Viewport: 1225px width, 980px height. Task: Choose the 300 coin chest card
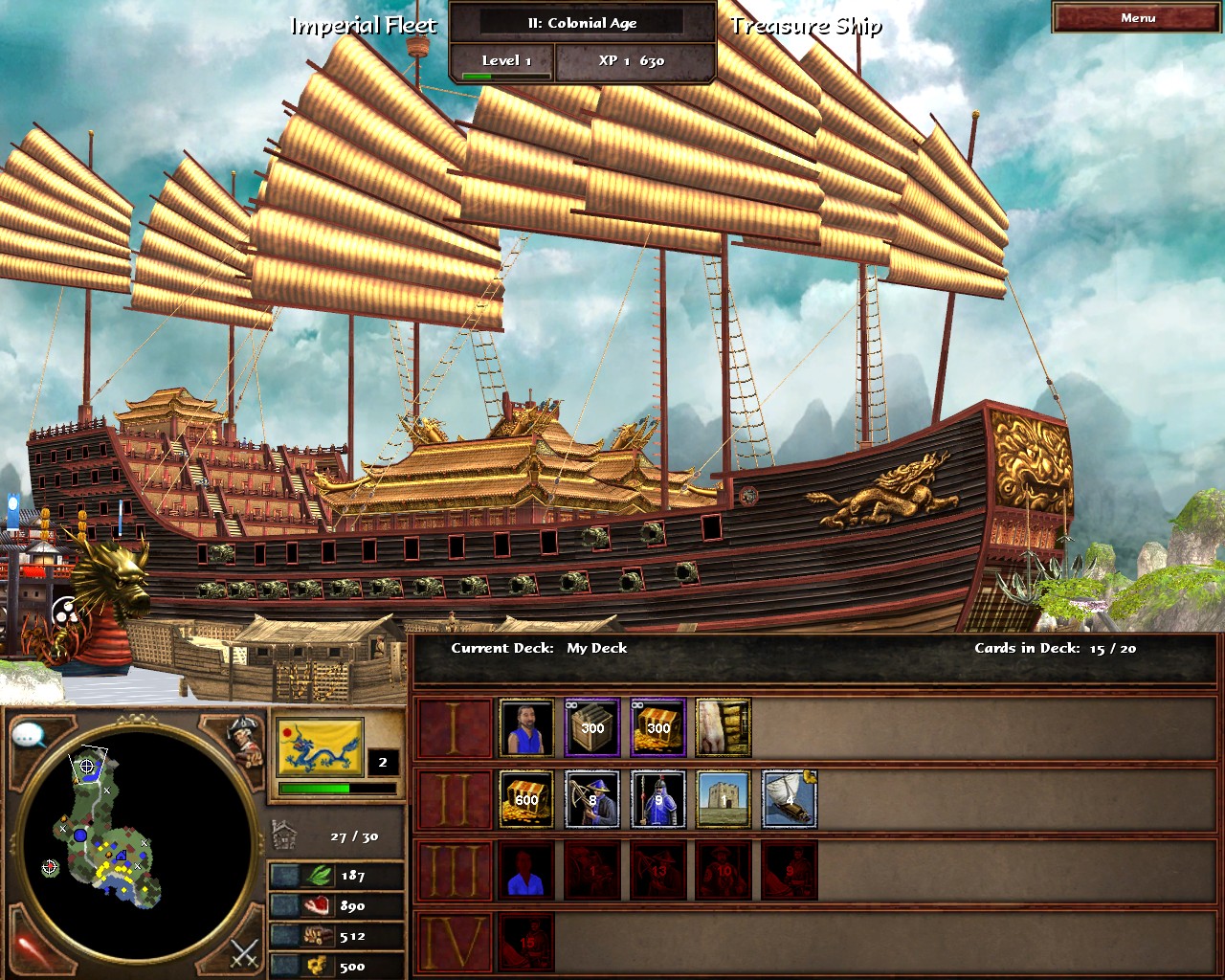[x=658, y=727]
